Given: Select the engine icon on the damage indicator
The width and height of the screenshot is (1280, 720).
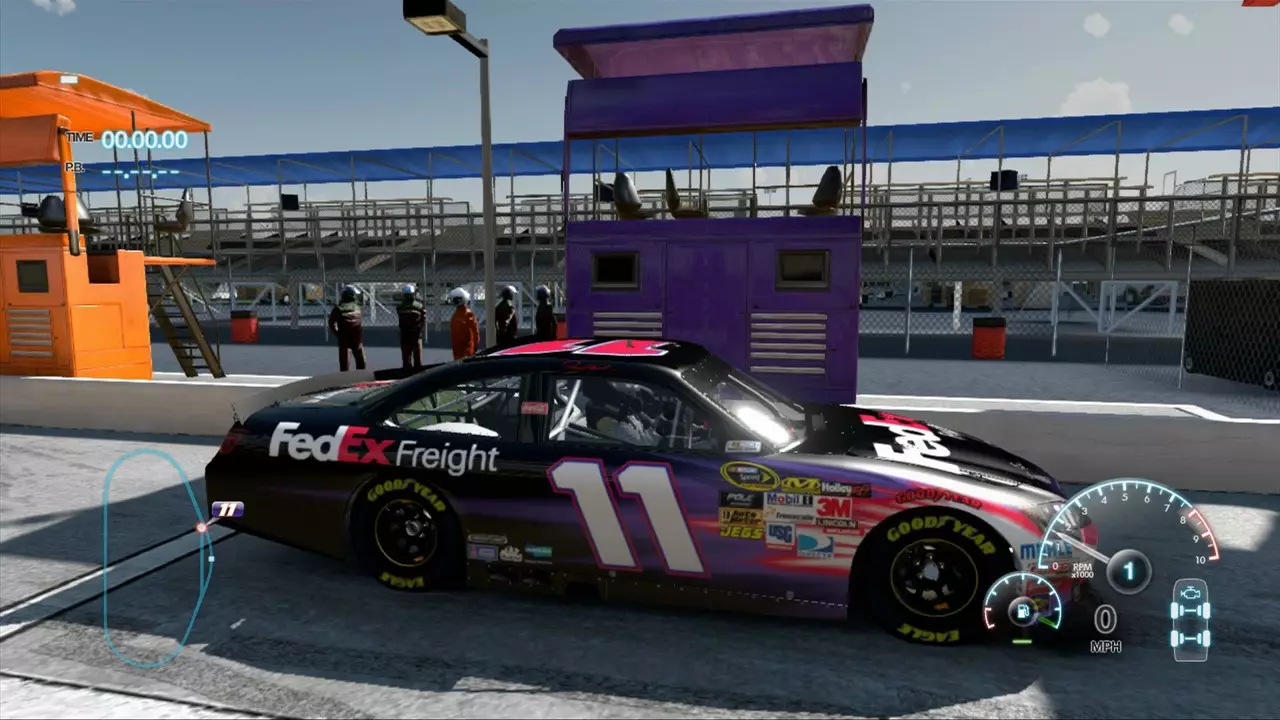Looking at the screenshot, I should (x=1190, y=592).
